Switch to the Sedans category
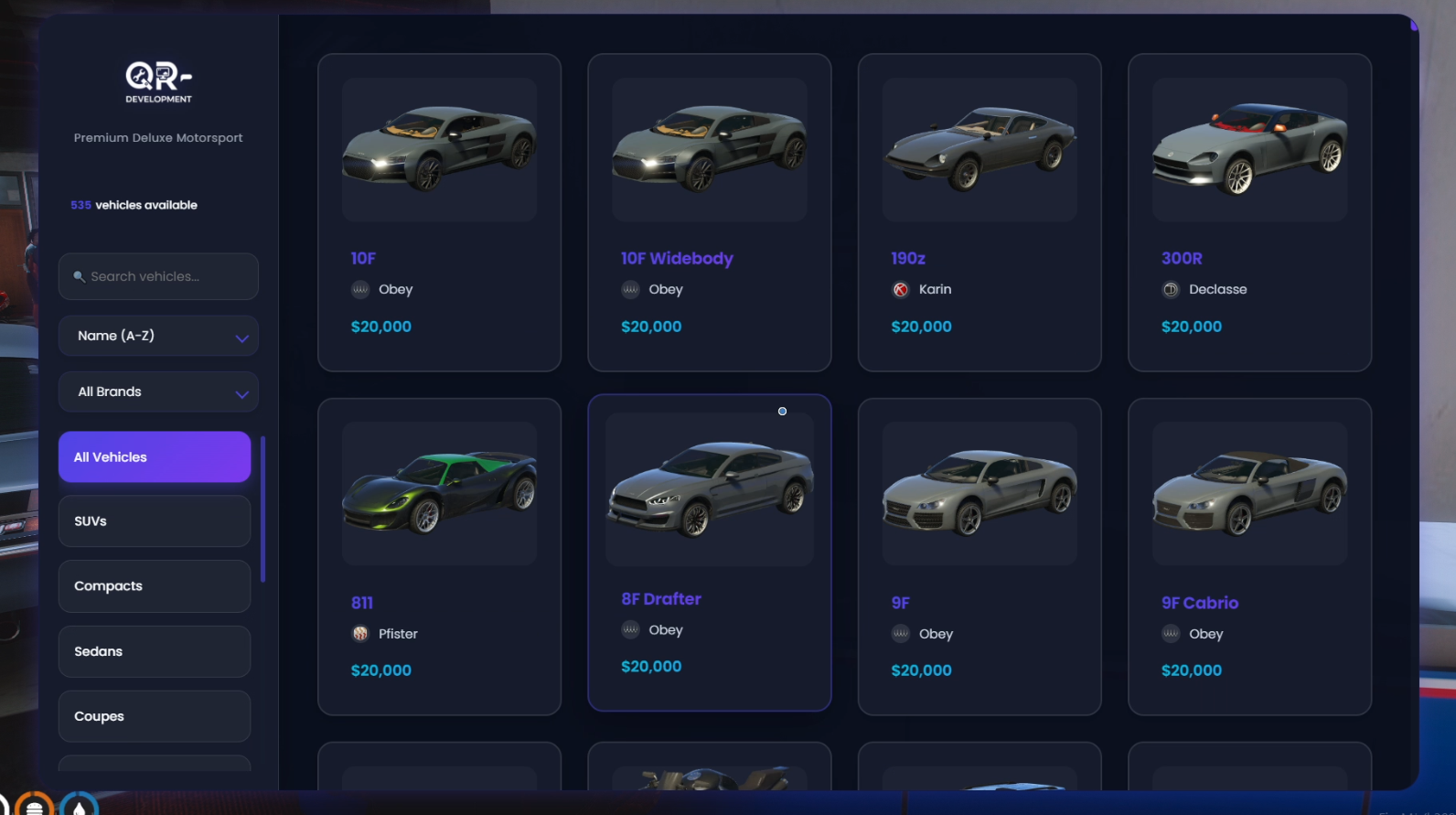 click(154, 651)
